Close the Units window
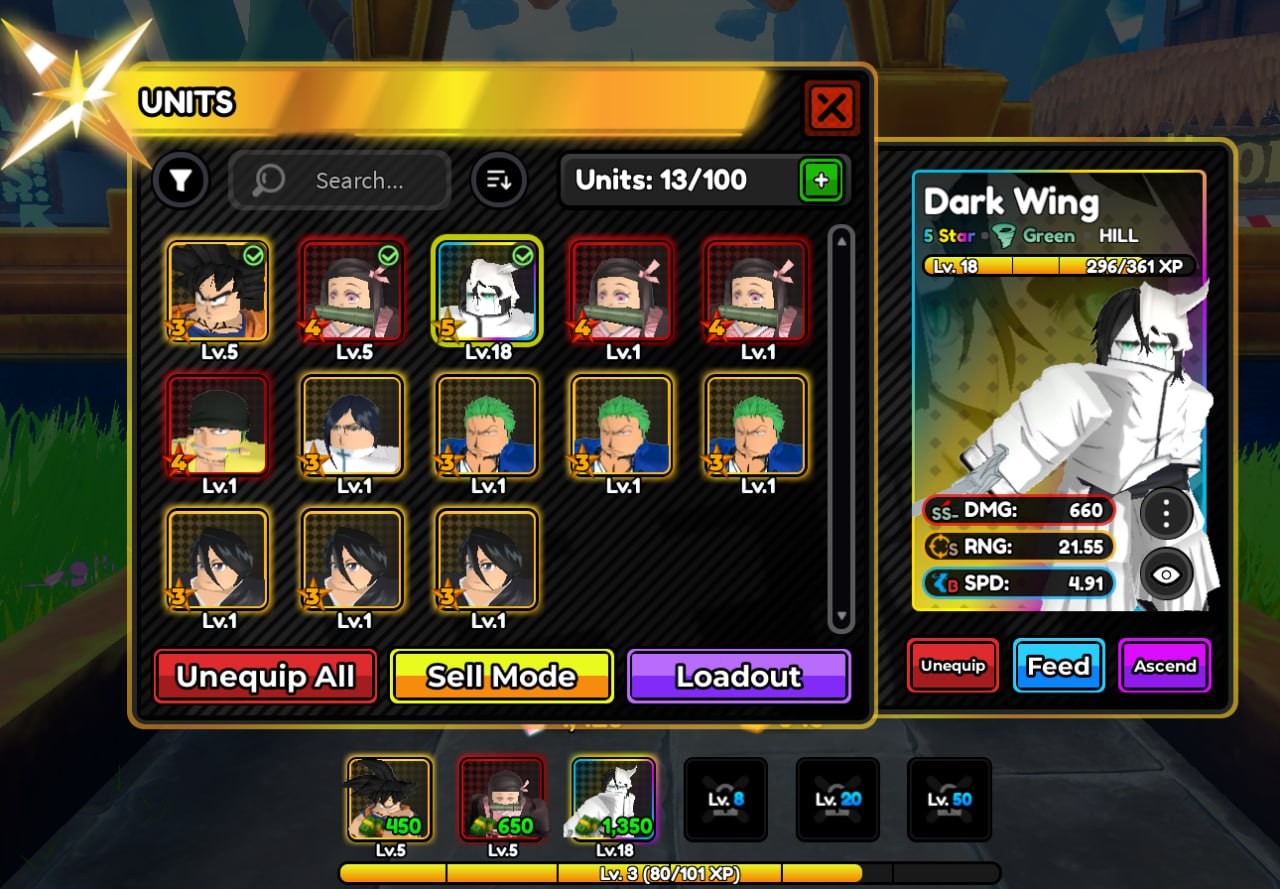 coord(831,107)
